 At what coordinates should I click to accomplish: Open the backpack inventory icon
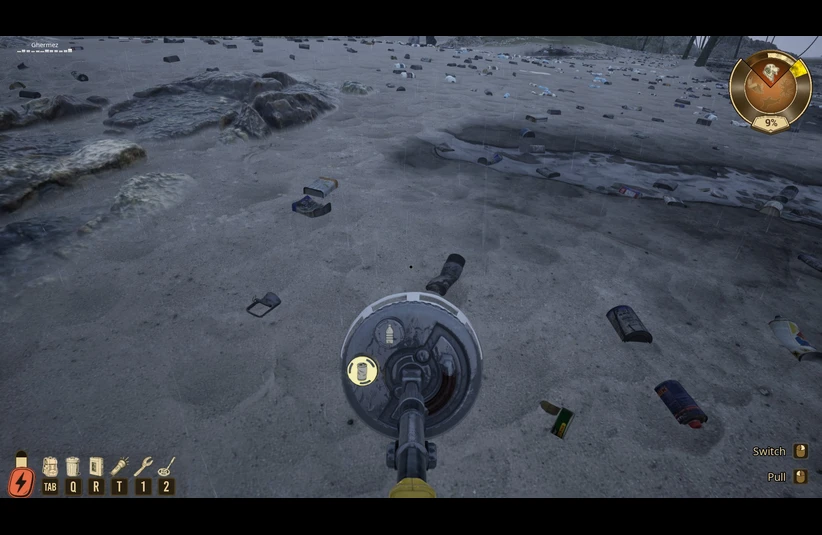pyautogui.click(x=50, y=467)
